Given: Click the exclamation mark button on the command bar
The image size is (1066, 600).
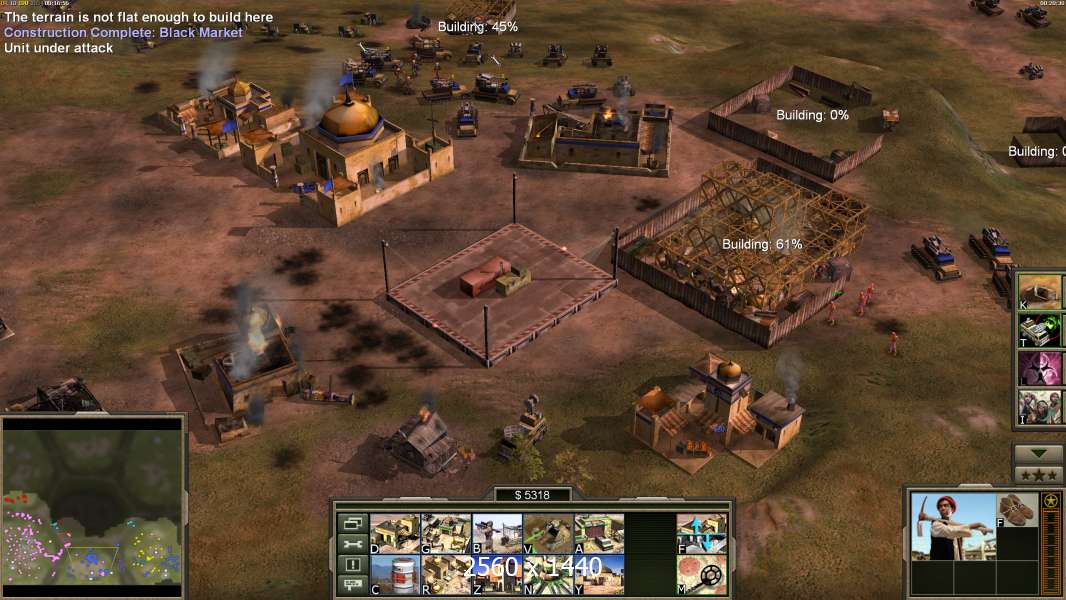Looking at the screenshot, I should (x=352, y=565).
